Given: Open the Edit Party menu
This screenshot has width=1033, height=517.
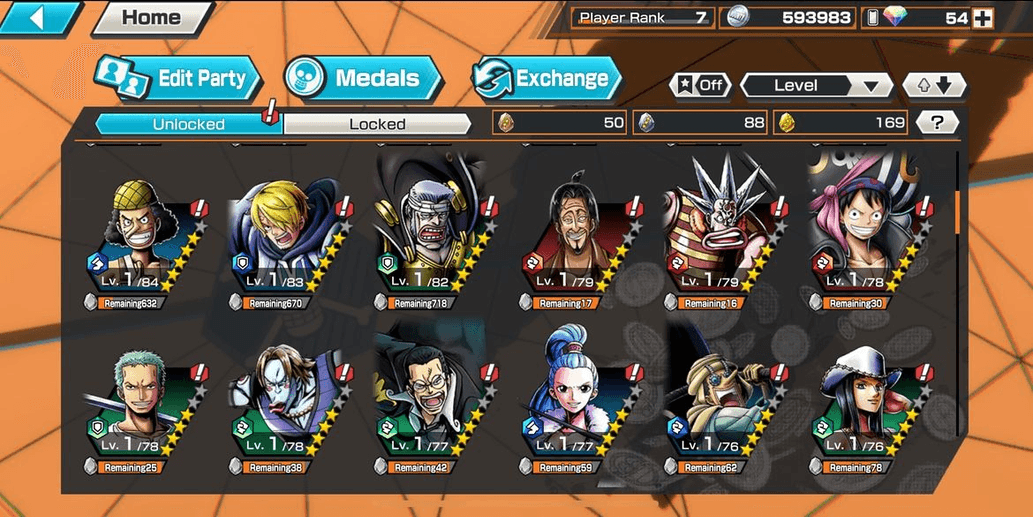Looking at the screenshot, I should 178,79.
